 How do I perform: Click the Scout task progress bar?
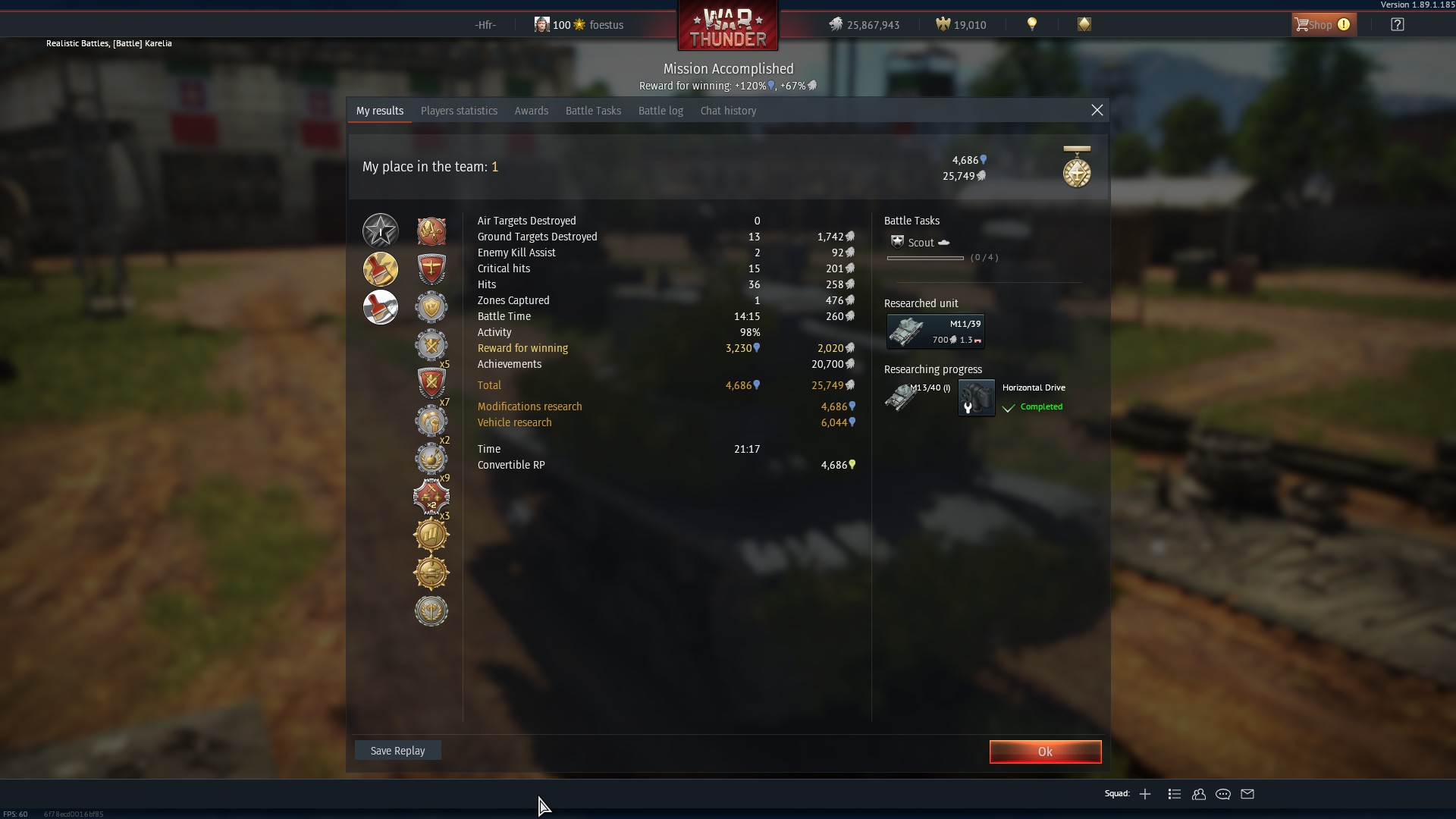[925, 258]
